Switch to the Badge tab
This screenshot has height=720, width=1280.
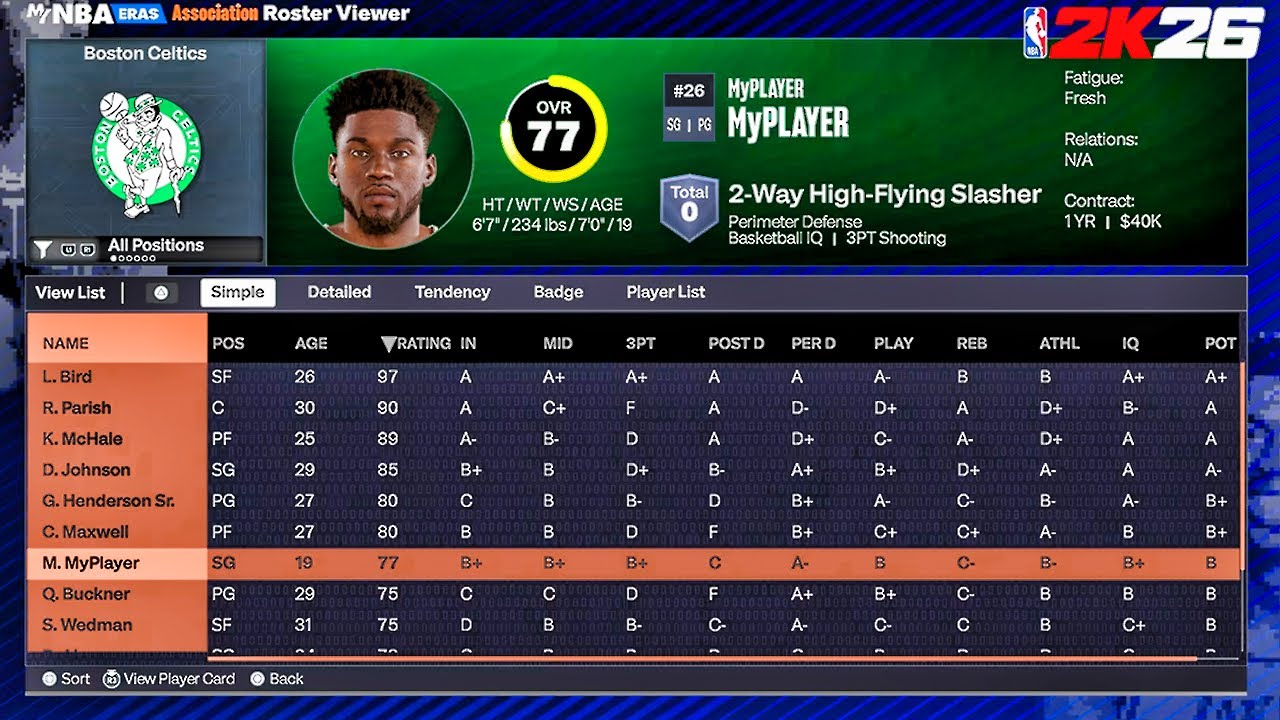[x=558, y=292]
